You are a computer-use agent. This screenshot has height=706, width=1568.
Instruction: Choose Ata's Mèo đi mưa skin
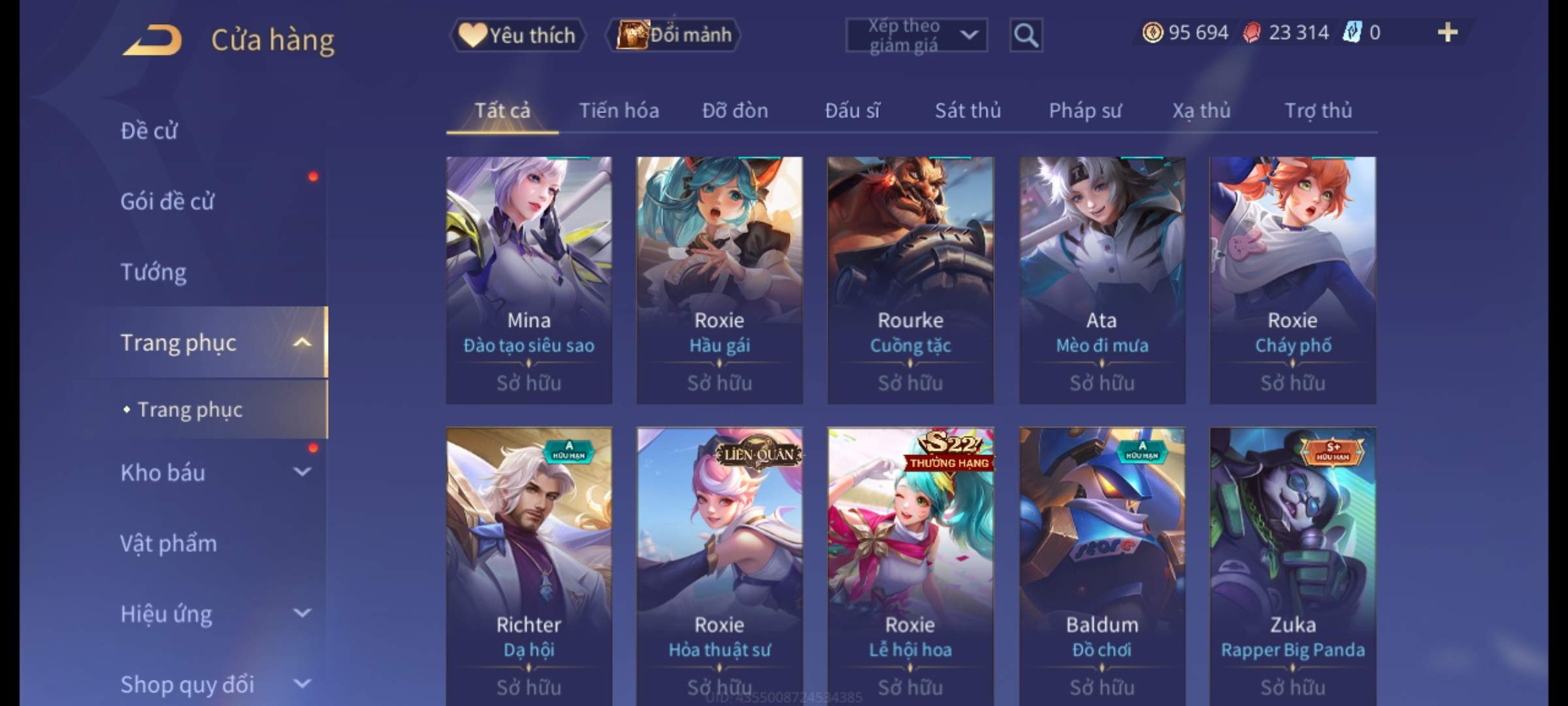[1102, 280]
